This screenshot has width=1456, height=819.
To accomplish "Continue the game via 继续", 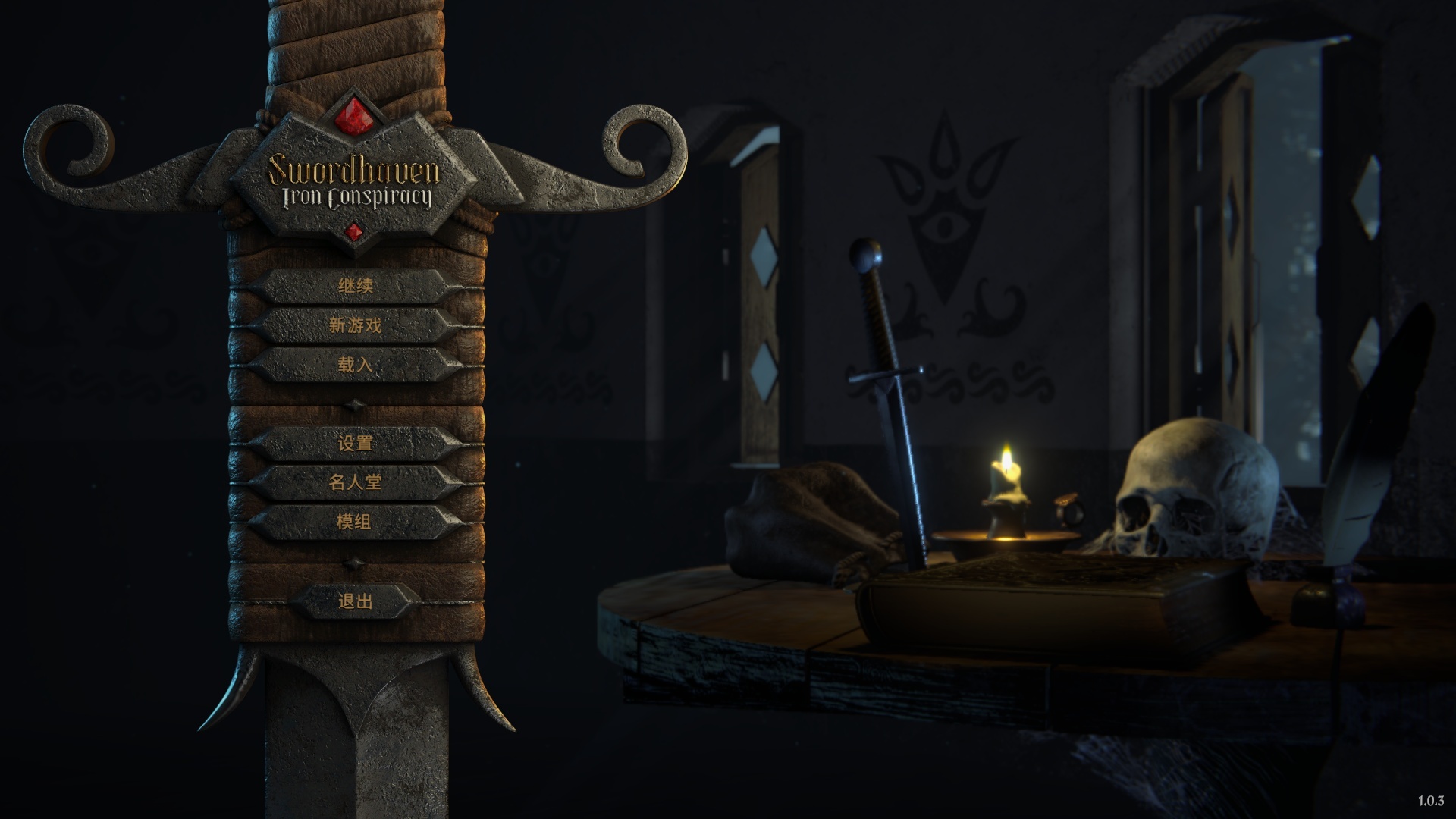I will [355, 287].
